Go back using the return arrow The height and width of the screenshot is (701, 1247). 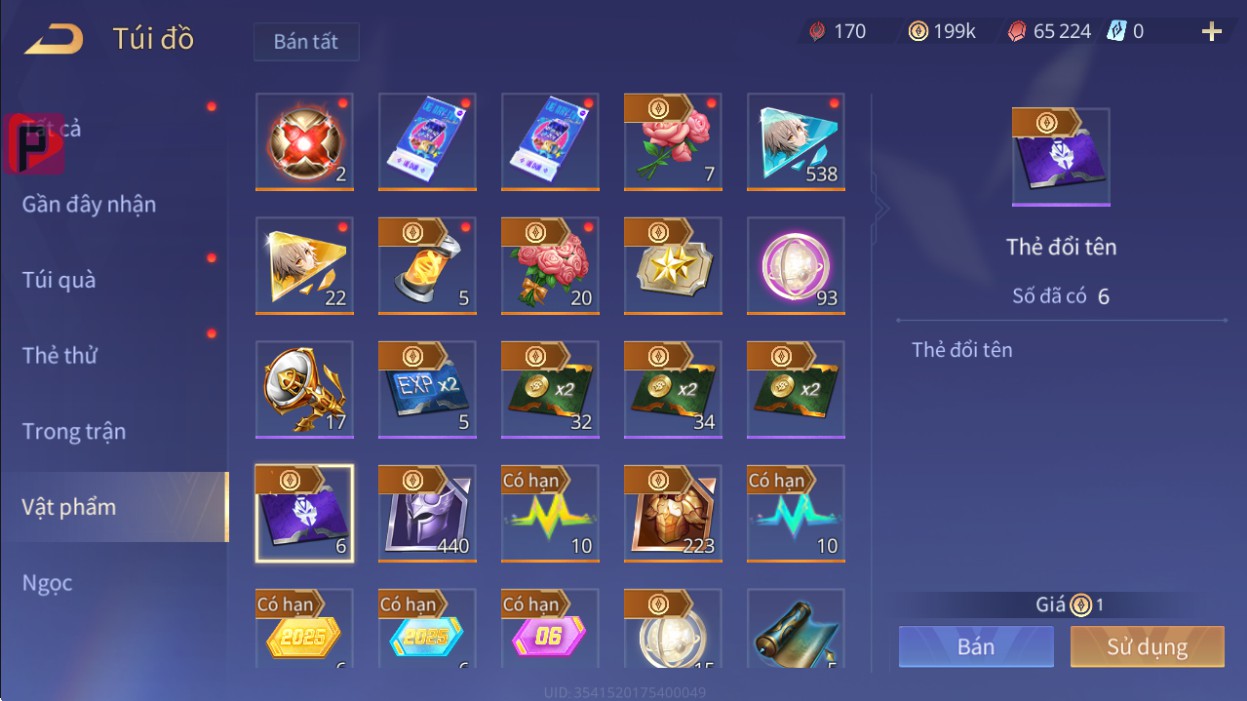[x=54, y=39]
